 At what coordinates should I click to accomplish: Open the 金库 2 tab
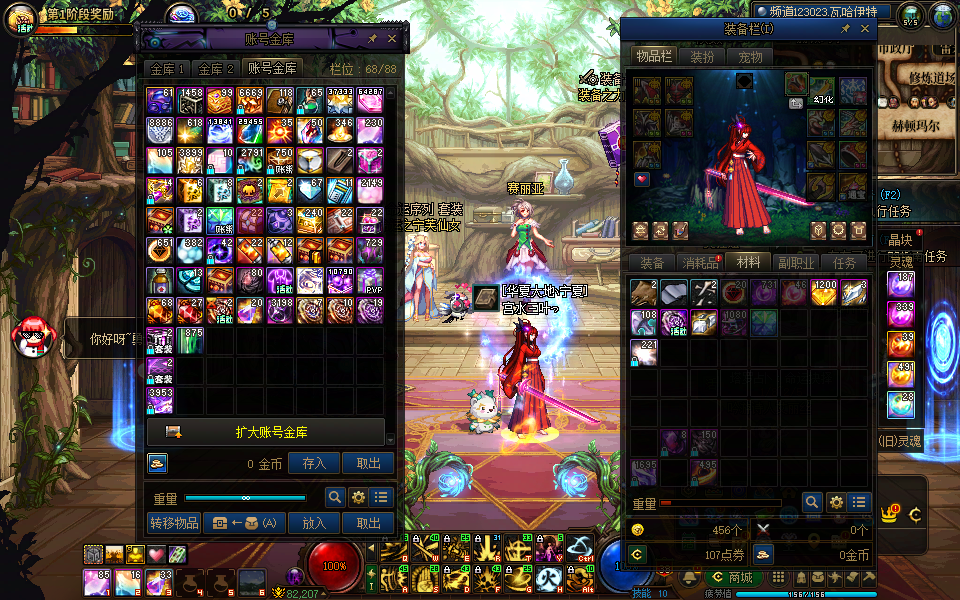coord(217,69)
